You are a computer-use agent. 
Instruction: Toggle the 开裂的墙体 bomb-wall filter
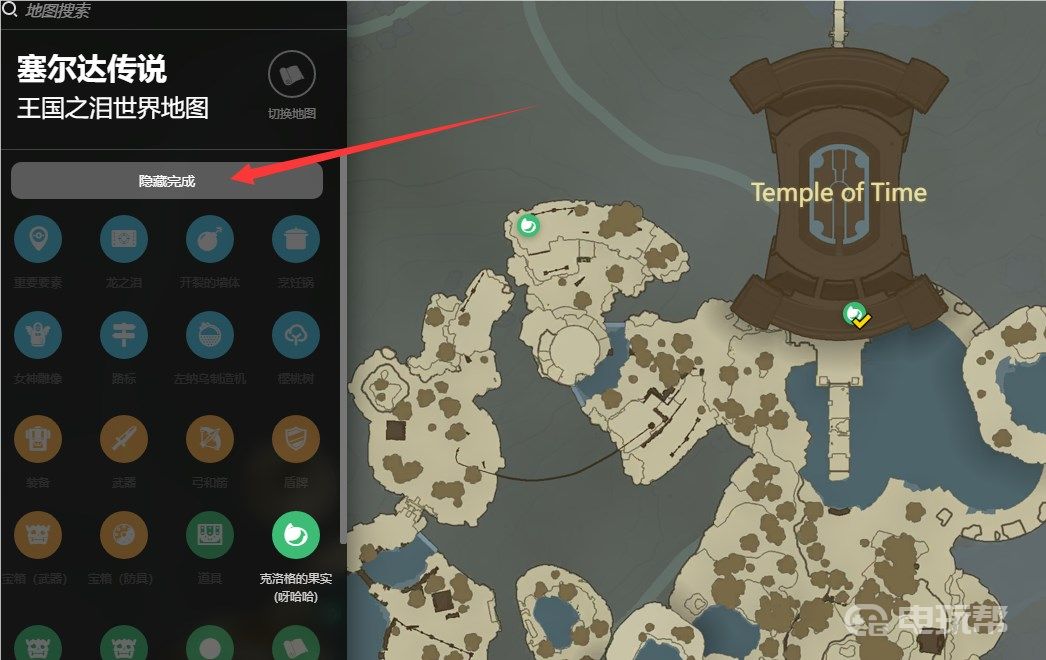(210, 240)
